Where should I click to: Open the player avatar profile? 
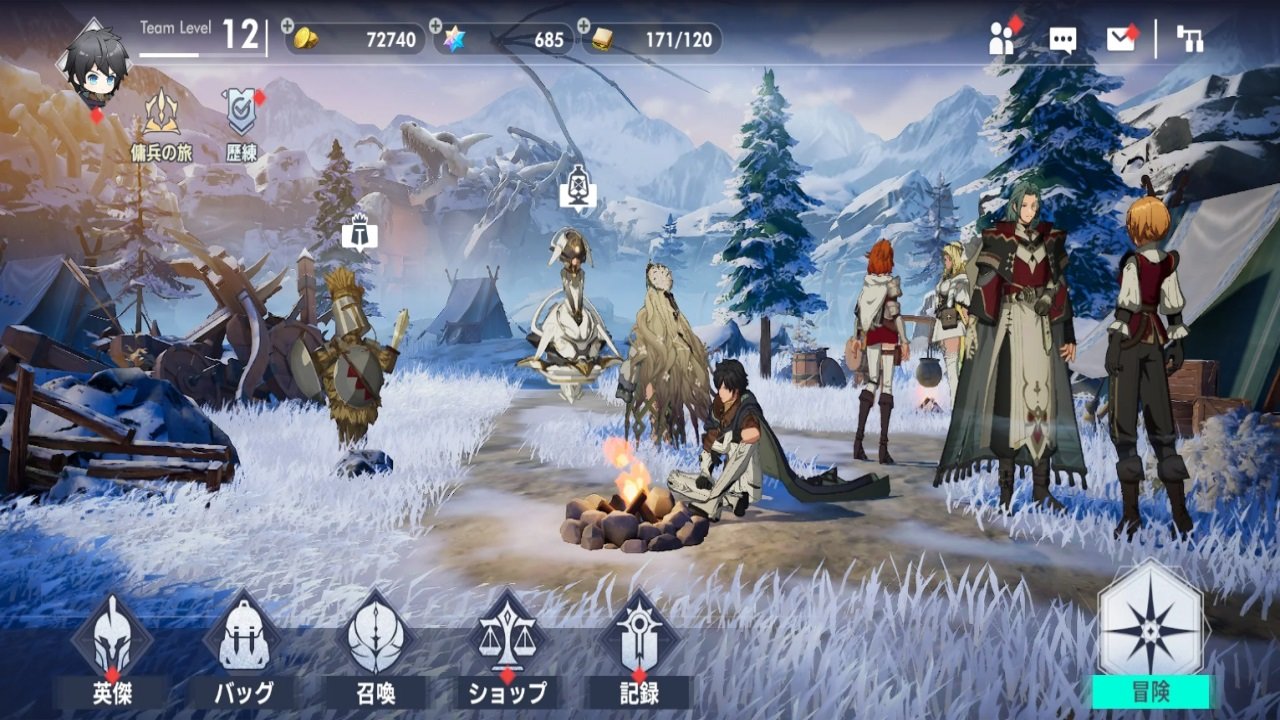pos(97,64)
